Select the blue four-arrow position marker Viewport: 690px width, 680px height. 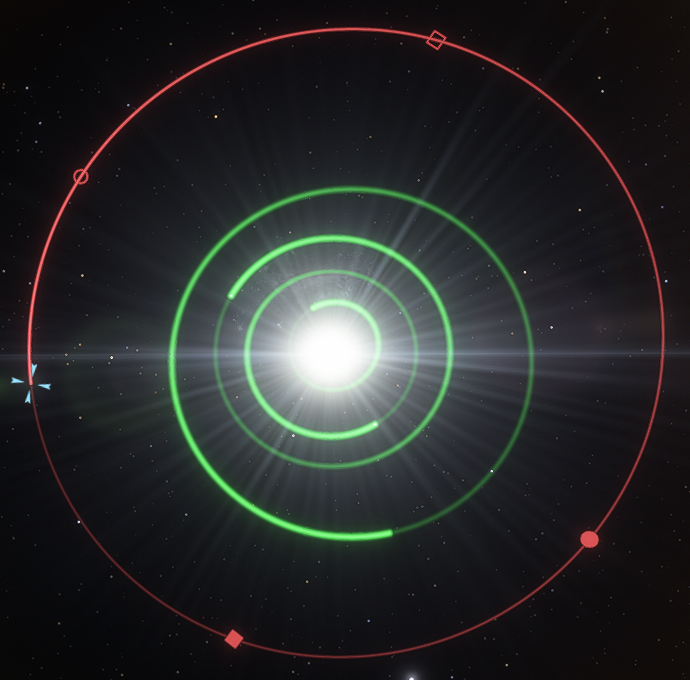(31, 384)
